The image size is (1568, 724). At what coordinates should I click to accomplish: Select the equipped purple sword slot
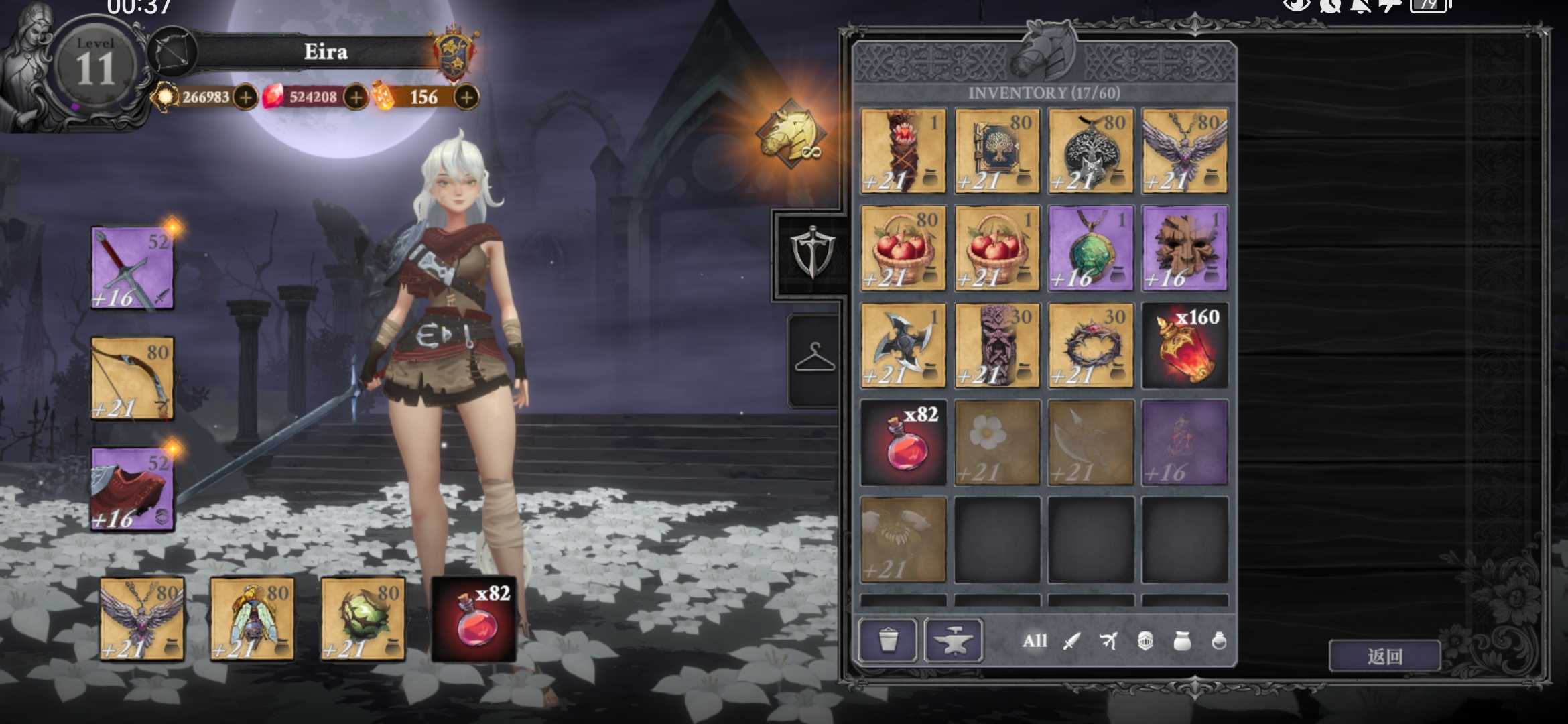pos(132,268)
